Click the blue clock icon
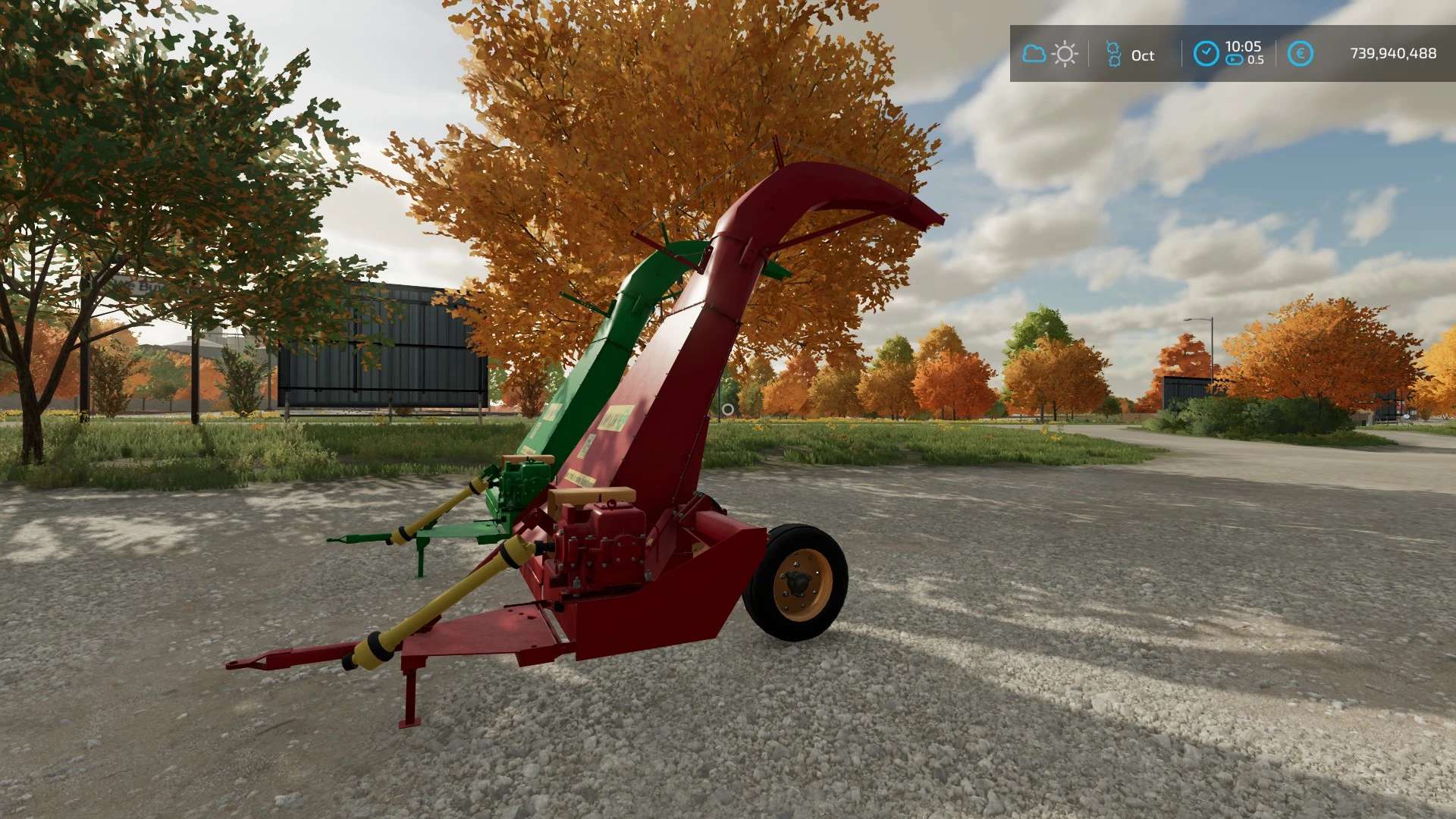1456x819 pixels. (1206, 53)
